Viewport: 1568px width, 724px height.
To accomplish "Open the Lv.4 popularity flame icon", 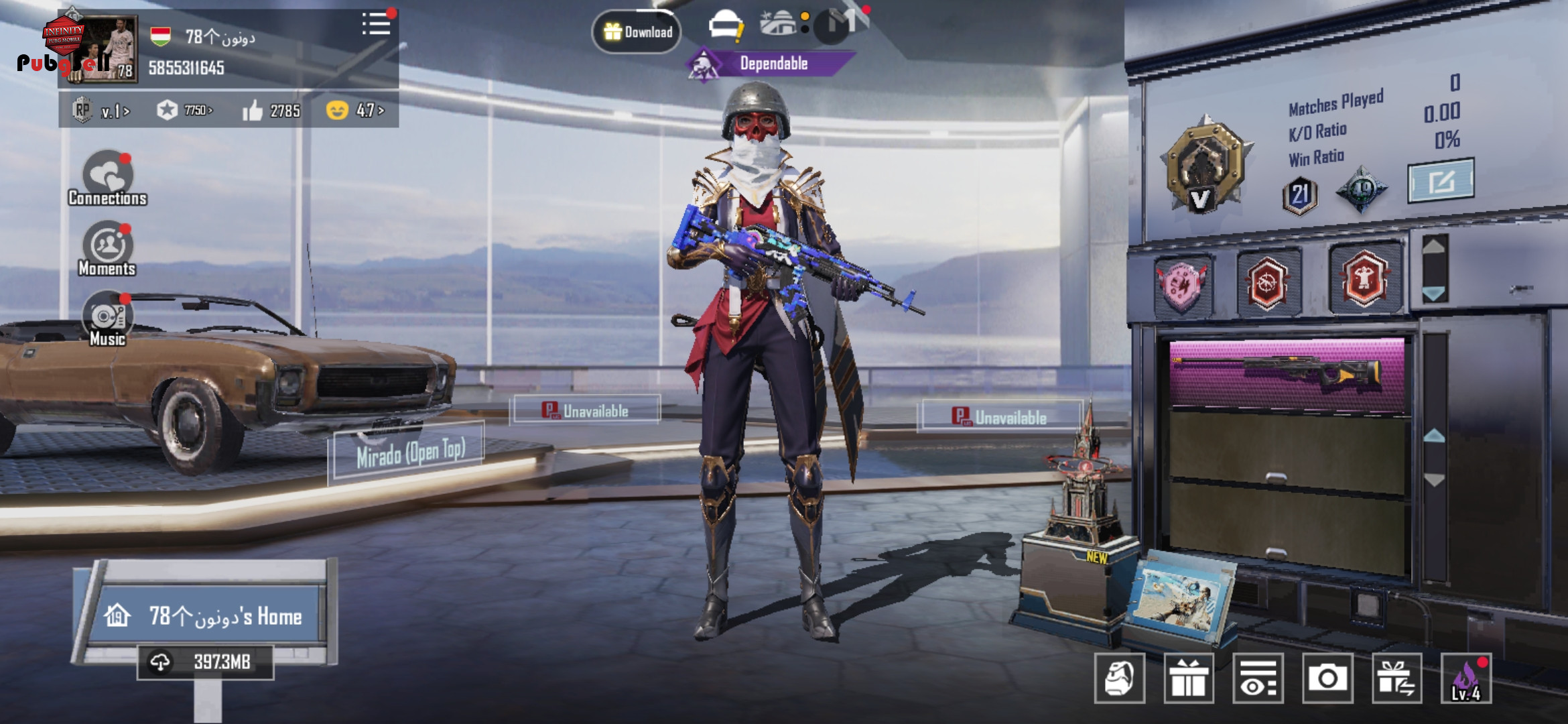I will pyautogui.click(x=1466, y=678).
